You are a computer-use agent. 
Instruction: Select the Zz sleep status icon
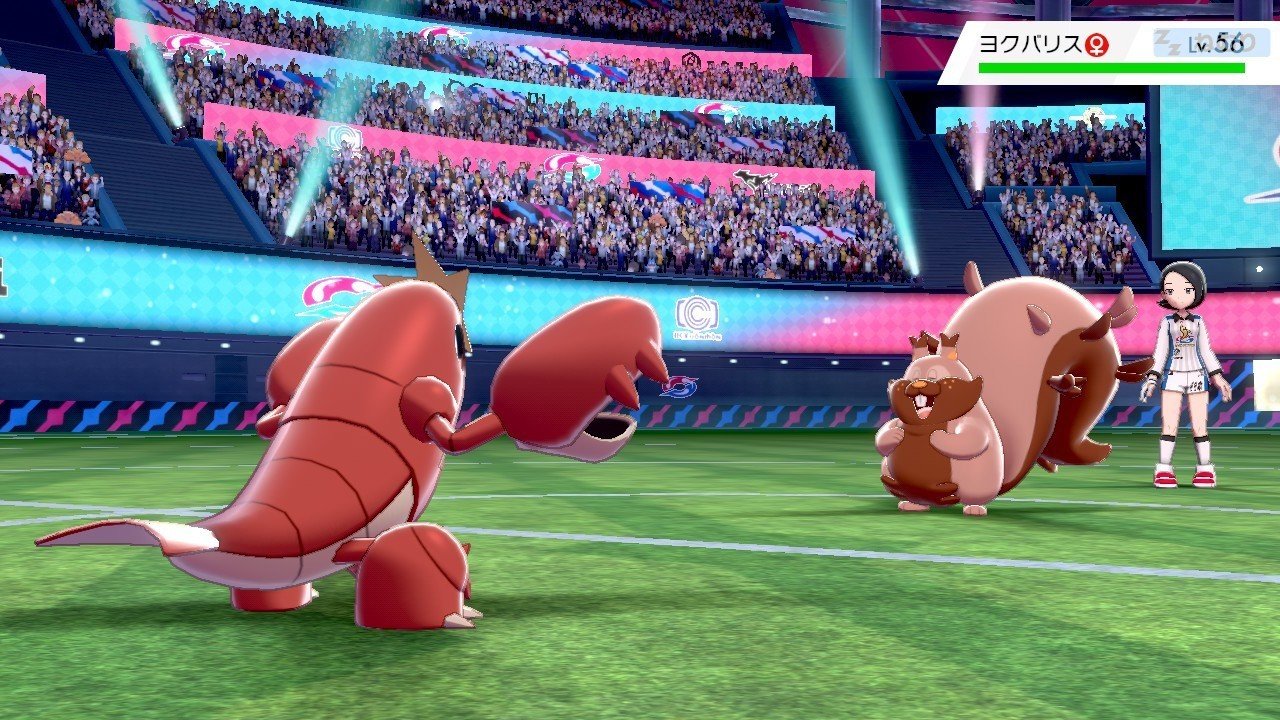click(x=1170, y=45)
